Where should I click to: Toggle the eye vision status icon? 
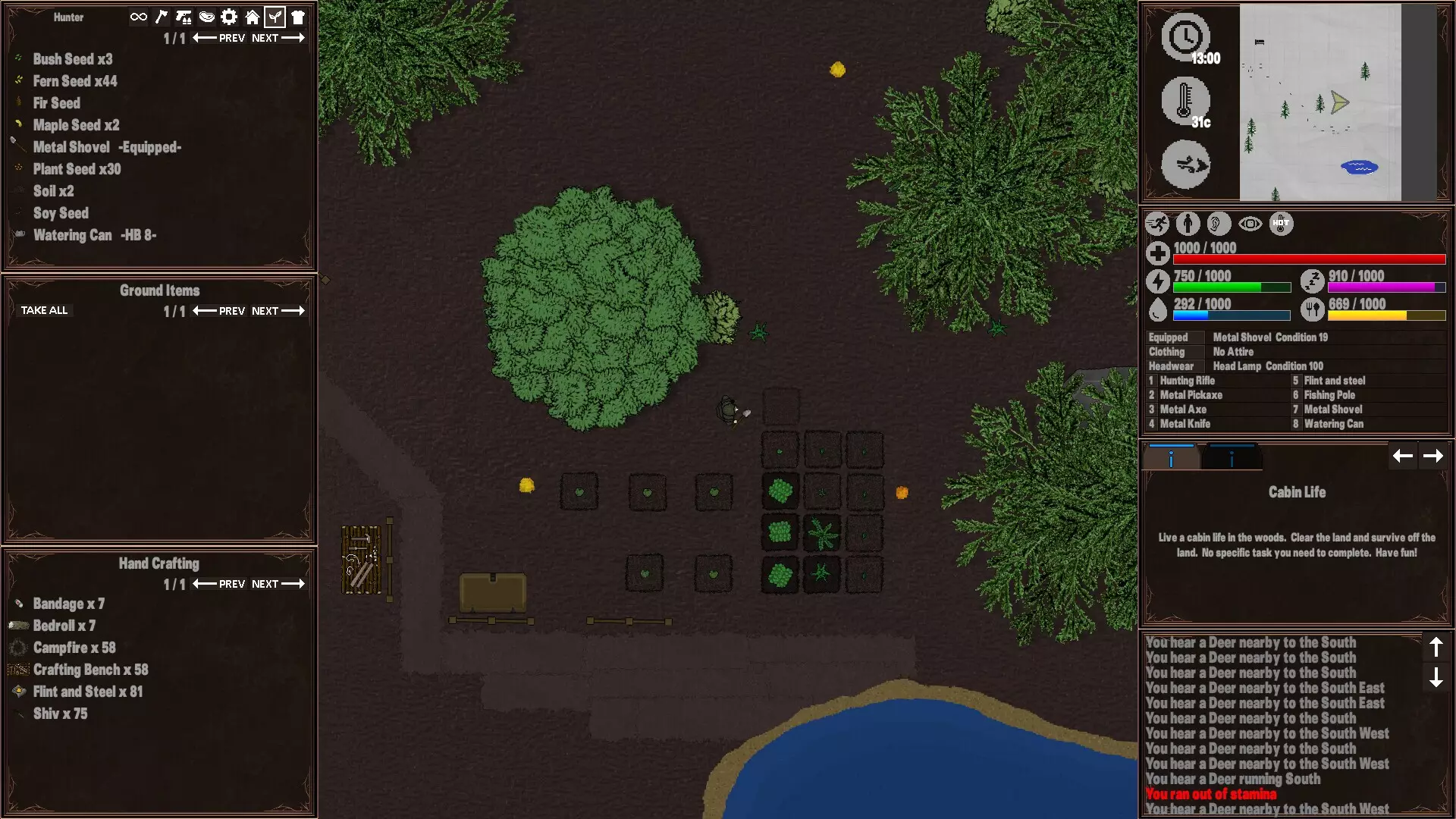[1250, 224]
